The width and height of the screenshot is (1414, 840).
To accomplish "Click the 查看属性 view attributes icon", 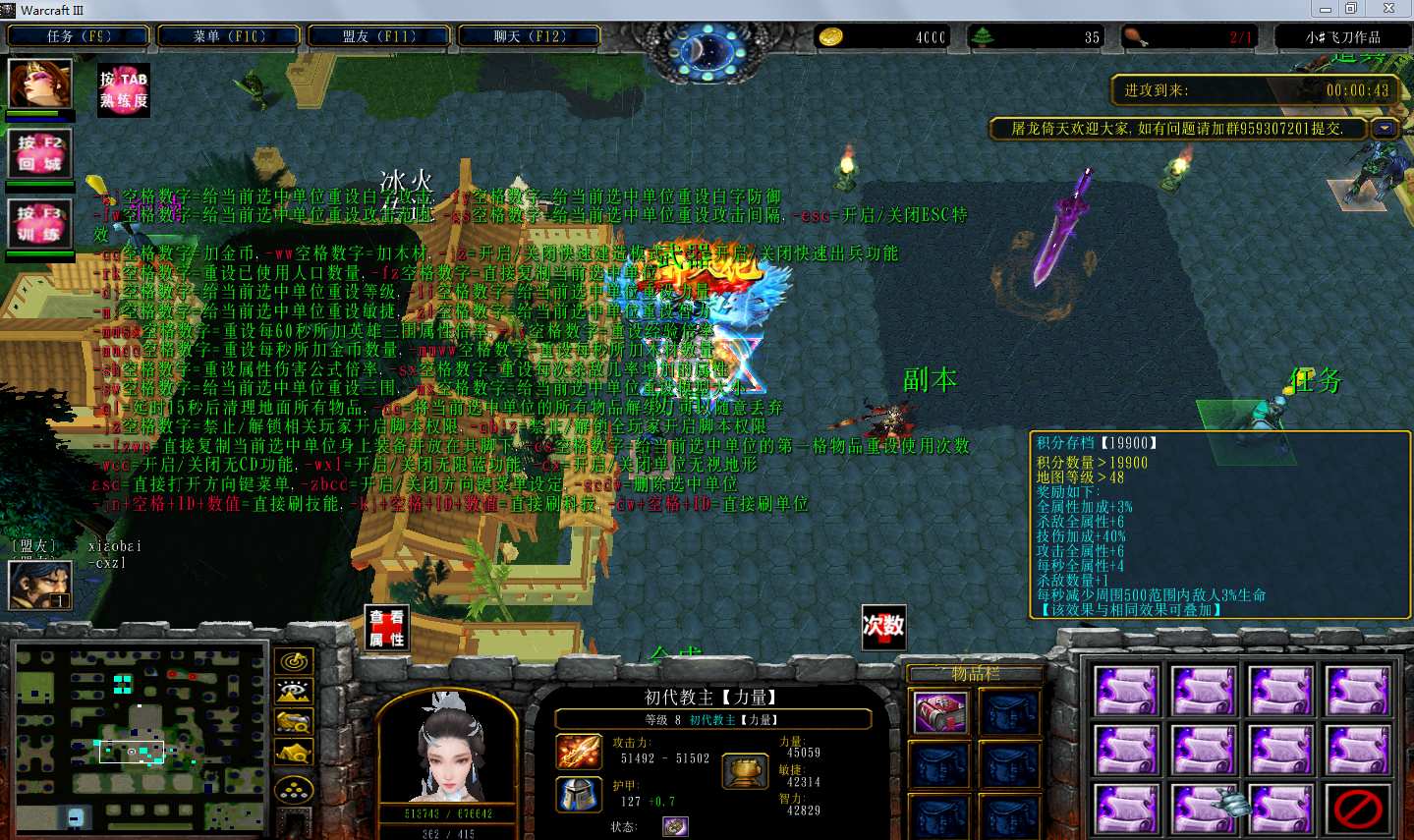I will tap(386, 627).
